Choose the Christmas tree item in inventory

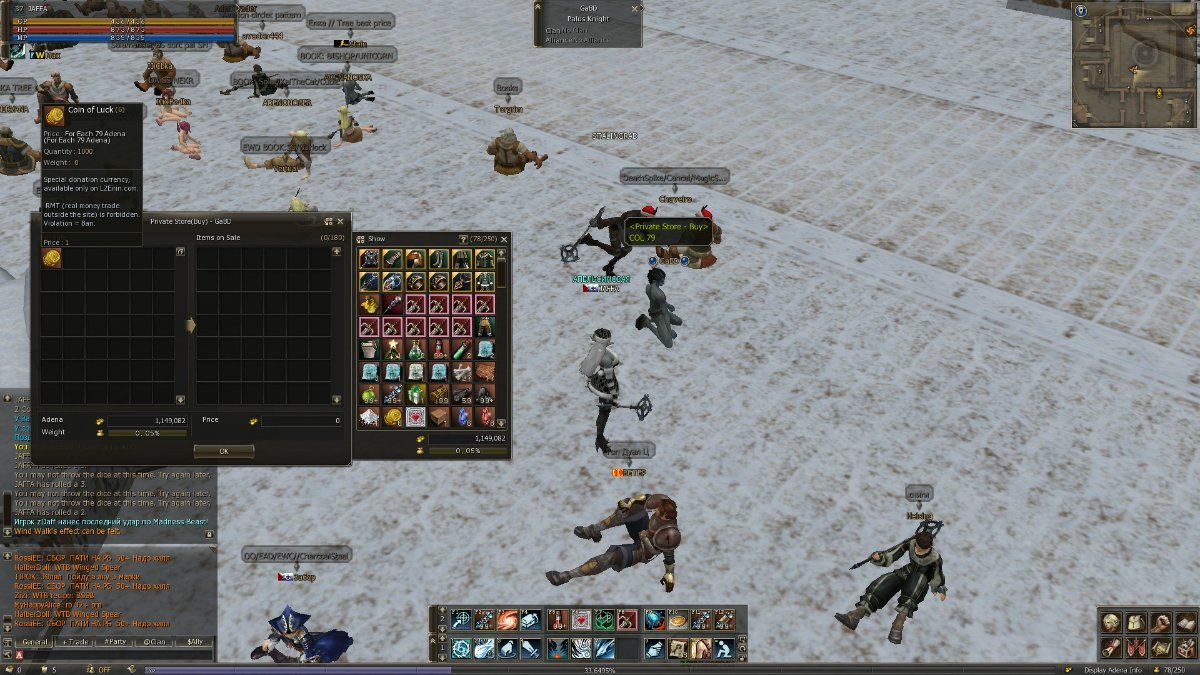point(393,350)
